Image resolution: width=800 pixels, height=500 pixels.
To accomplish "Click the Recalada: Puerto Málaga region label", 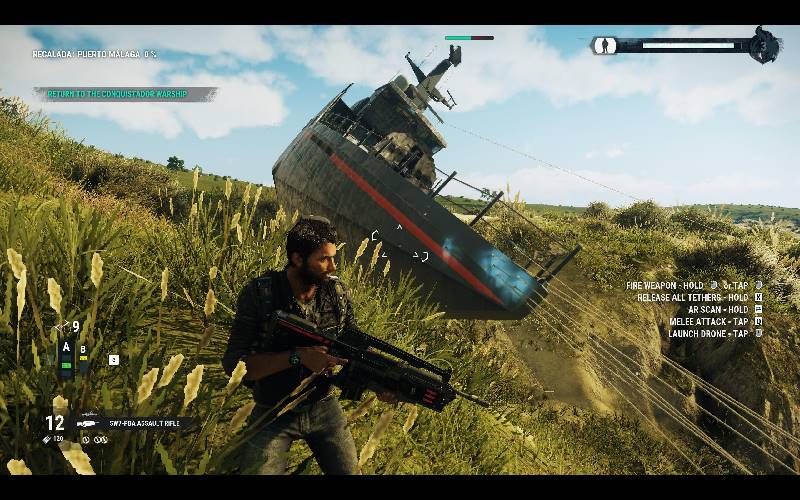I will 95,54.
